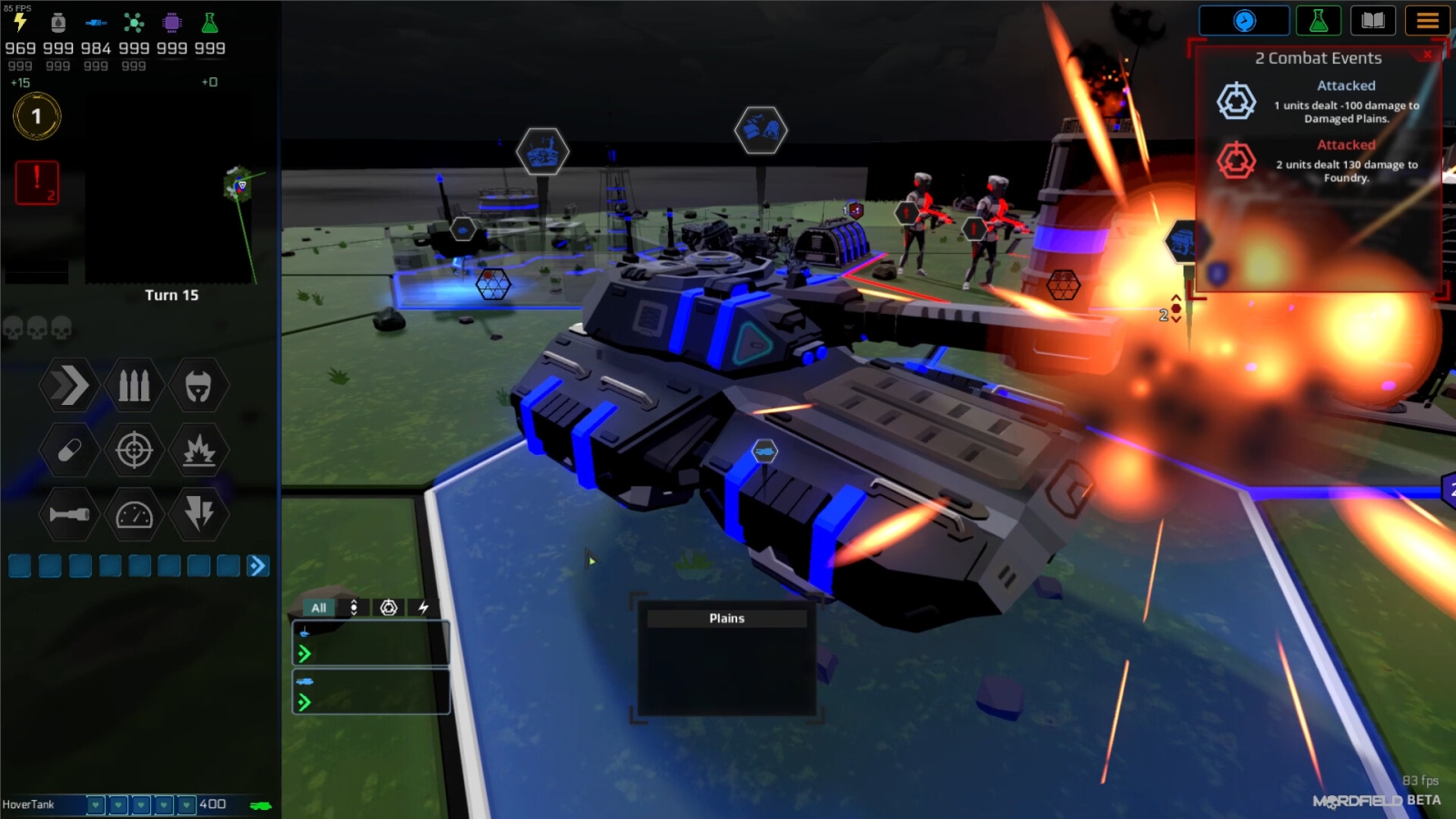Toggle the hexagon gear filter in unit list
The image size is (1456, 819).
coord(389,607)
